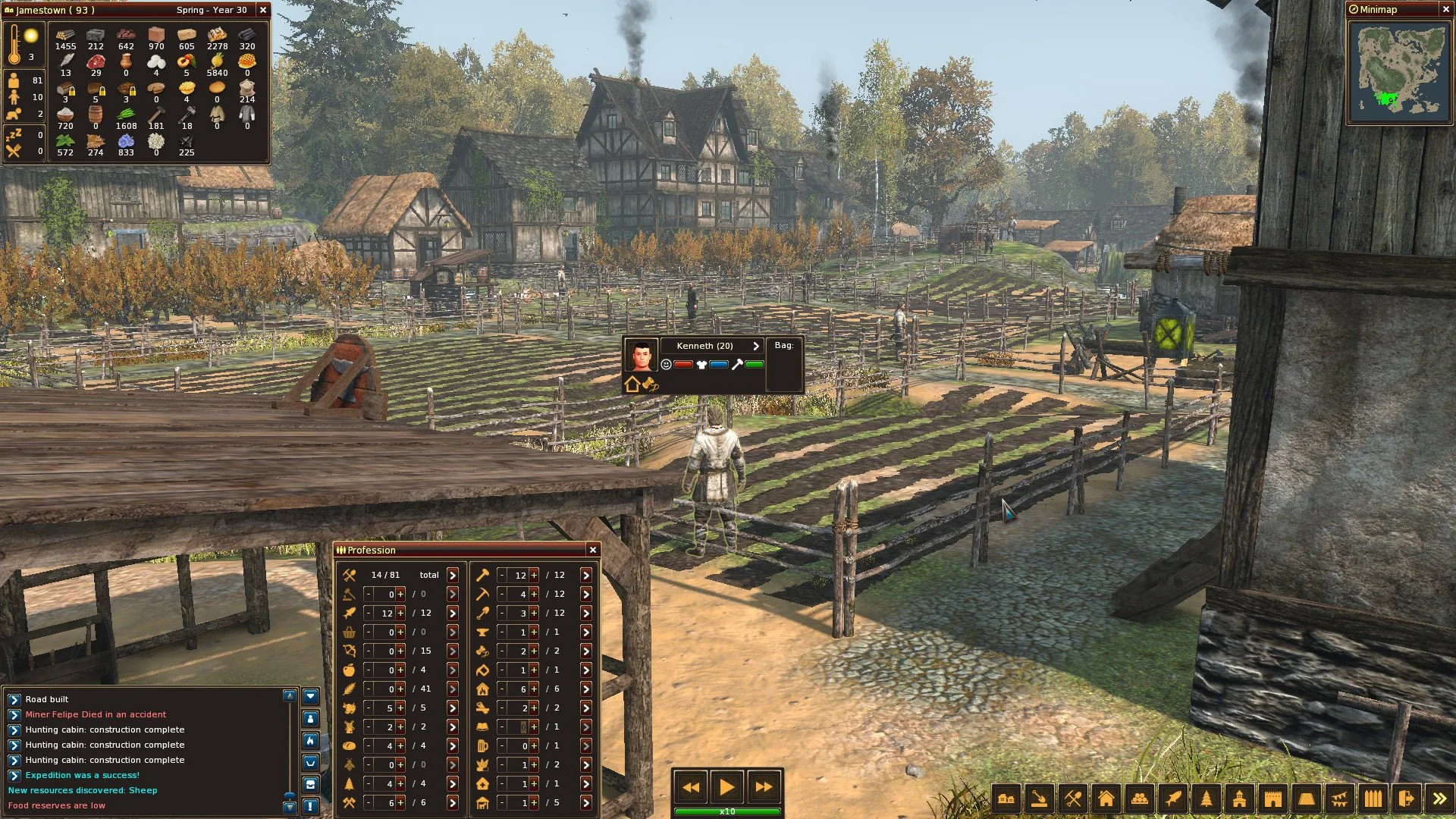Image resolution: width=1456 pixels, height=819 pixels.
Task: Select the fishing buildings category
Action: coord(1174,798)
